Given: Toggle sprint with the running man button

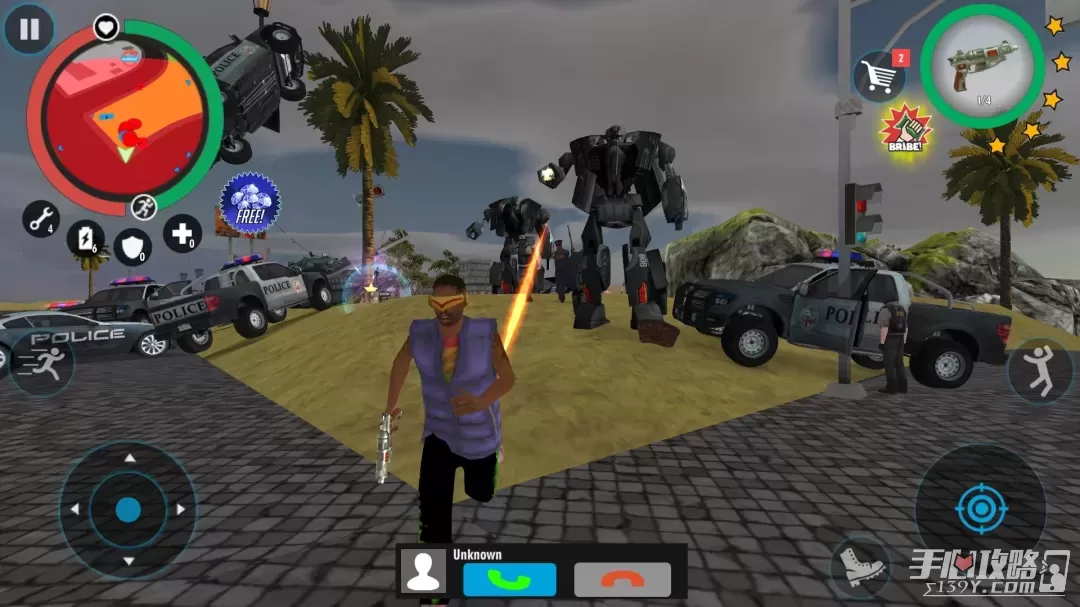Looking at the screenshot, I should click(42, 364).
